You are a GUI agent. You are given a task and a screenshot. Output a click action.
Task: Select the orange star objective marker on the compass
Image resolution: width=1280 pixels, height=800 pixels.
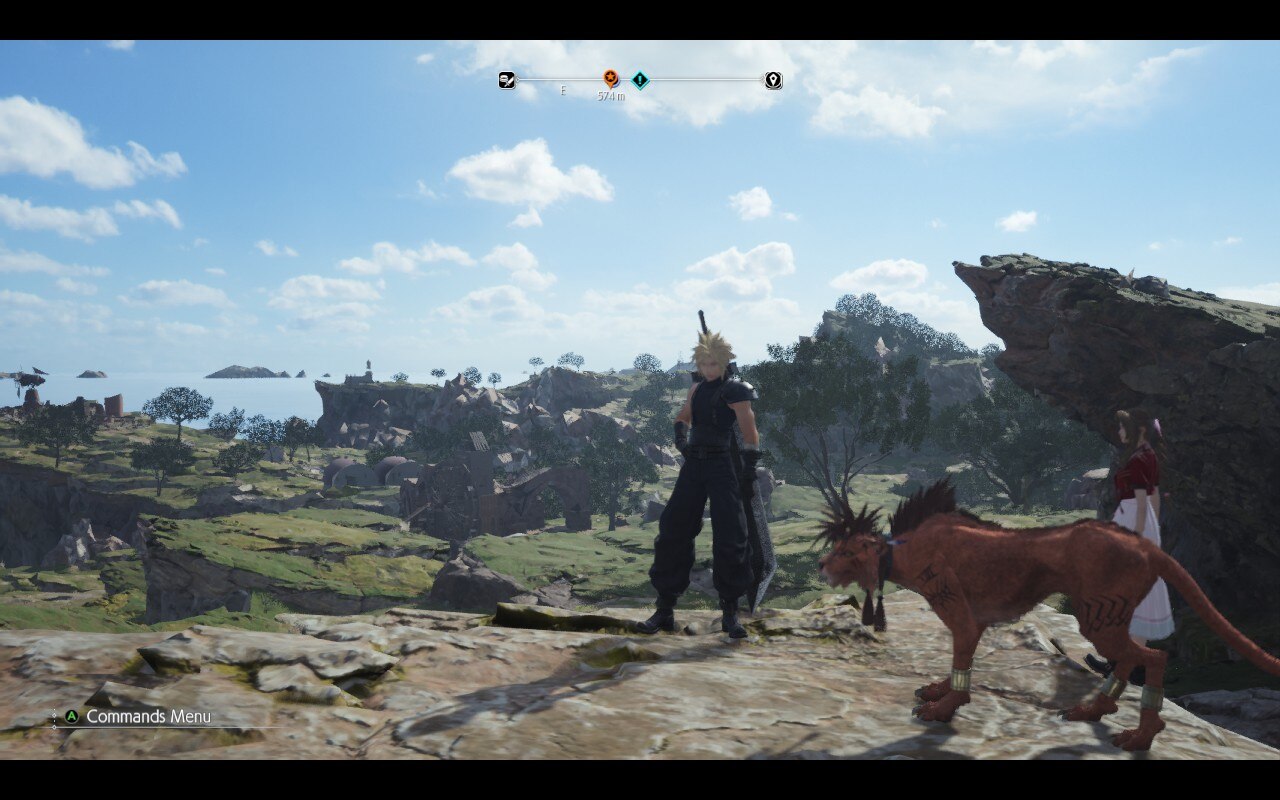point(610,79)
